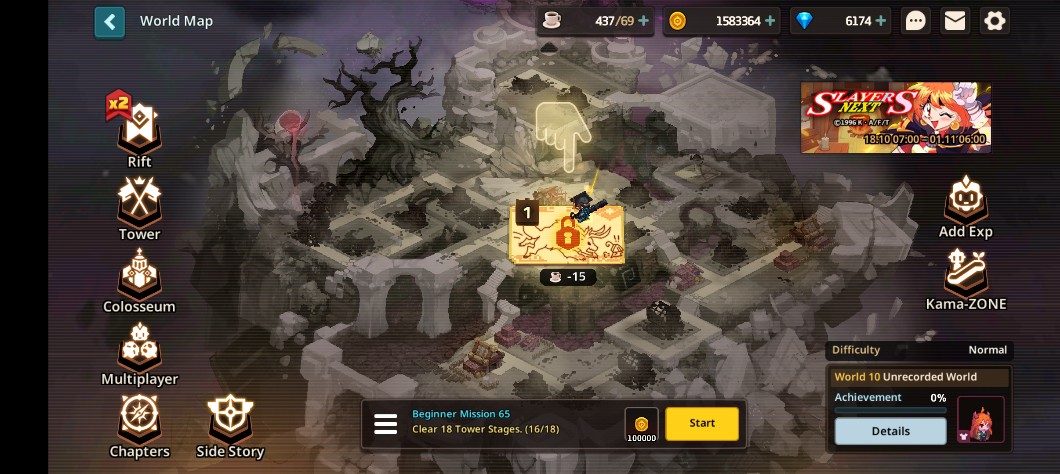Enter the Tower mode

[x=139, y=205]
